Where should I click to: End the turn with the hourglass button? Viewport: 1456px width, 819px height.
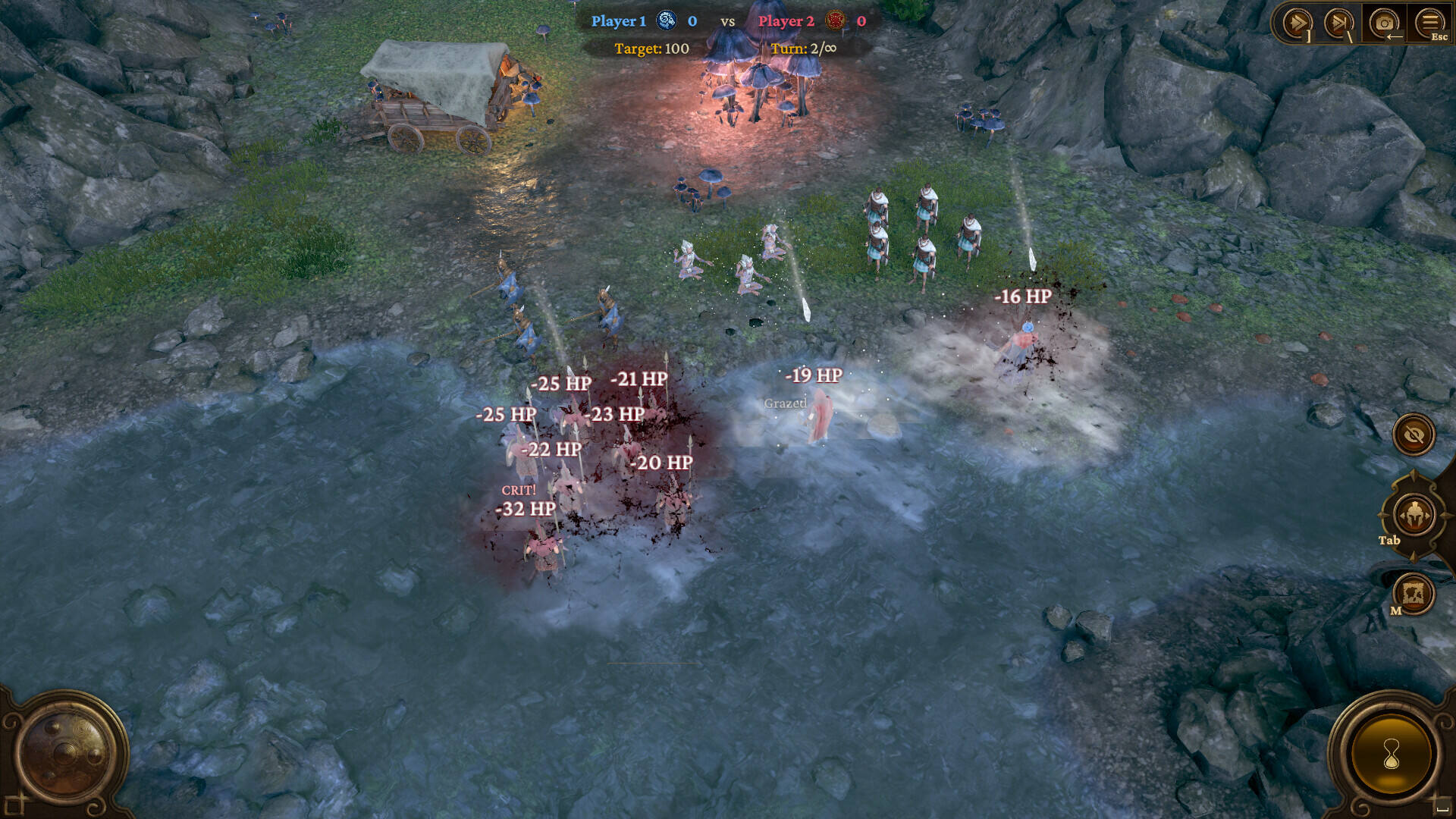pyautogui.click(x=1391, y=754)
